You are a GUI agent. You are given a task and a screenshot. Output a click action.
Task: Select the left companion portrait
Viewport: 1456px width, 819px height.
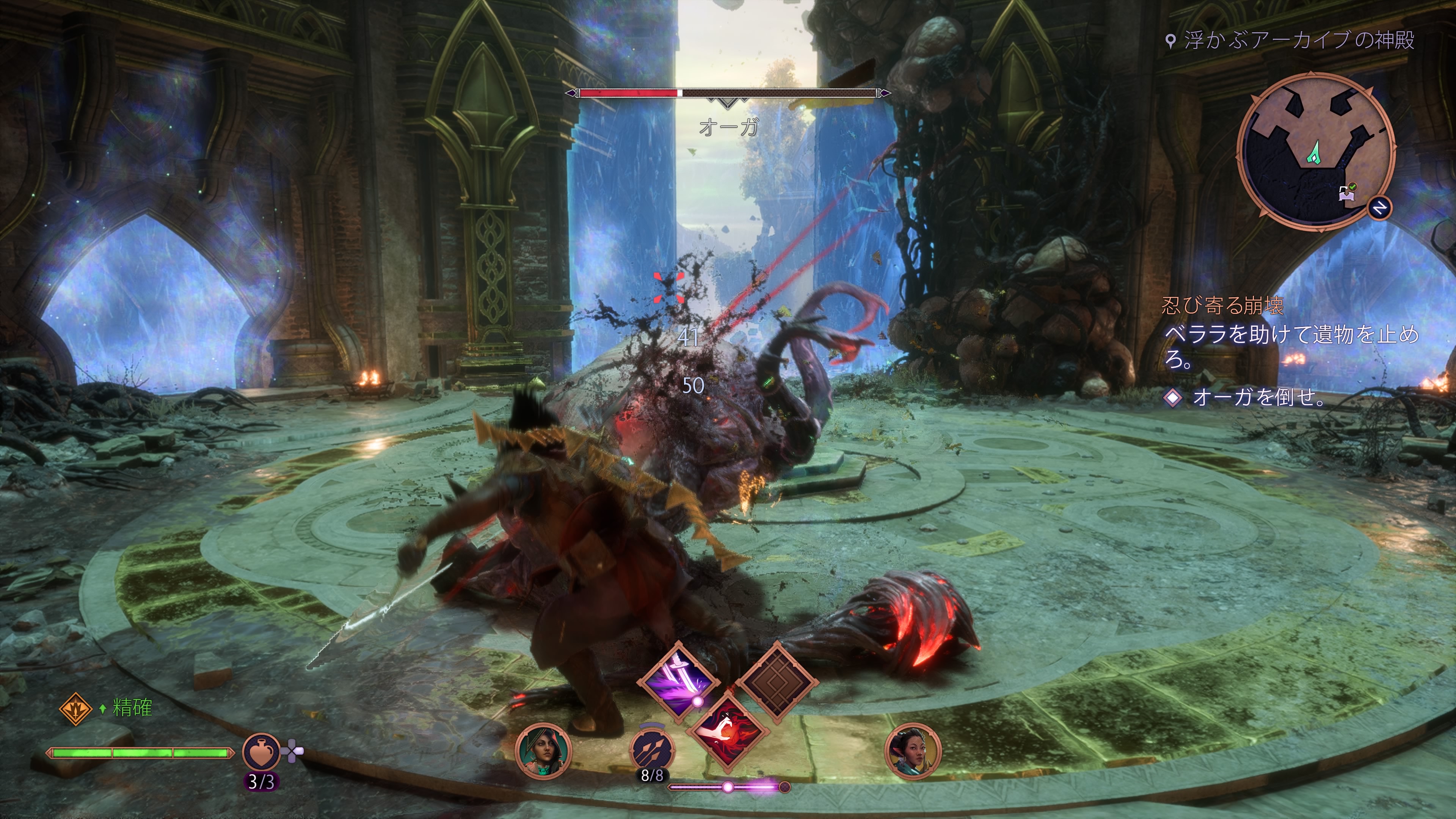tap(543, 751)
